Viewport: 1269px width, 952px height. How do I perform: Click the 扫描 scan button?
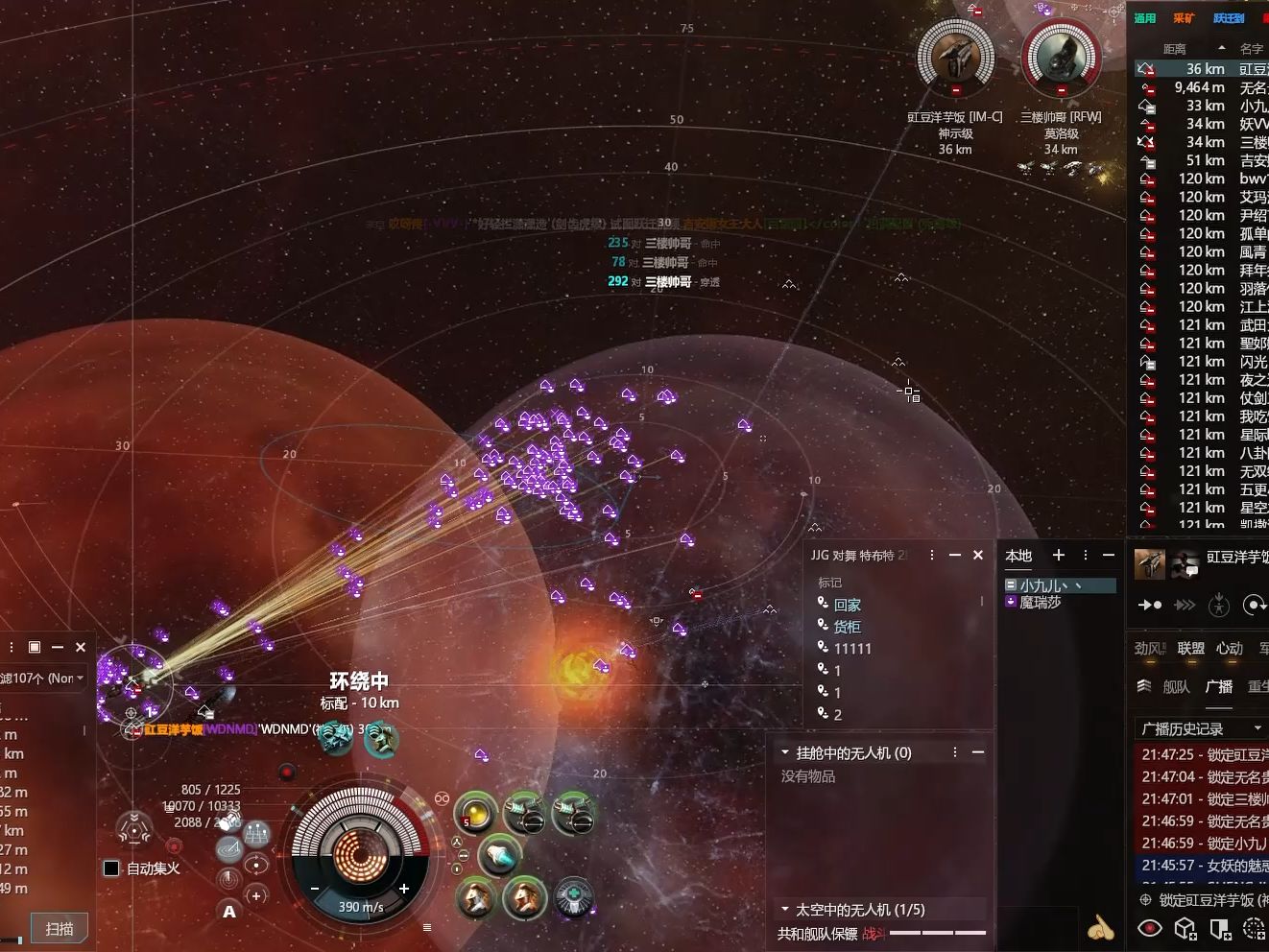click(x=60, y=928)
